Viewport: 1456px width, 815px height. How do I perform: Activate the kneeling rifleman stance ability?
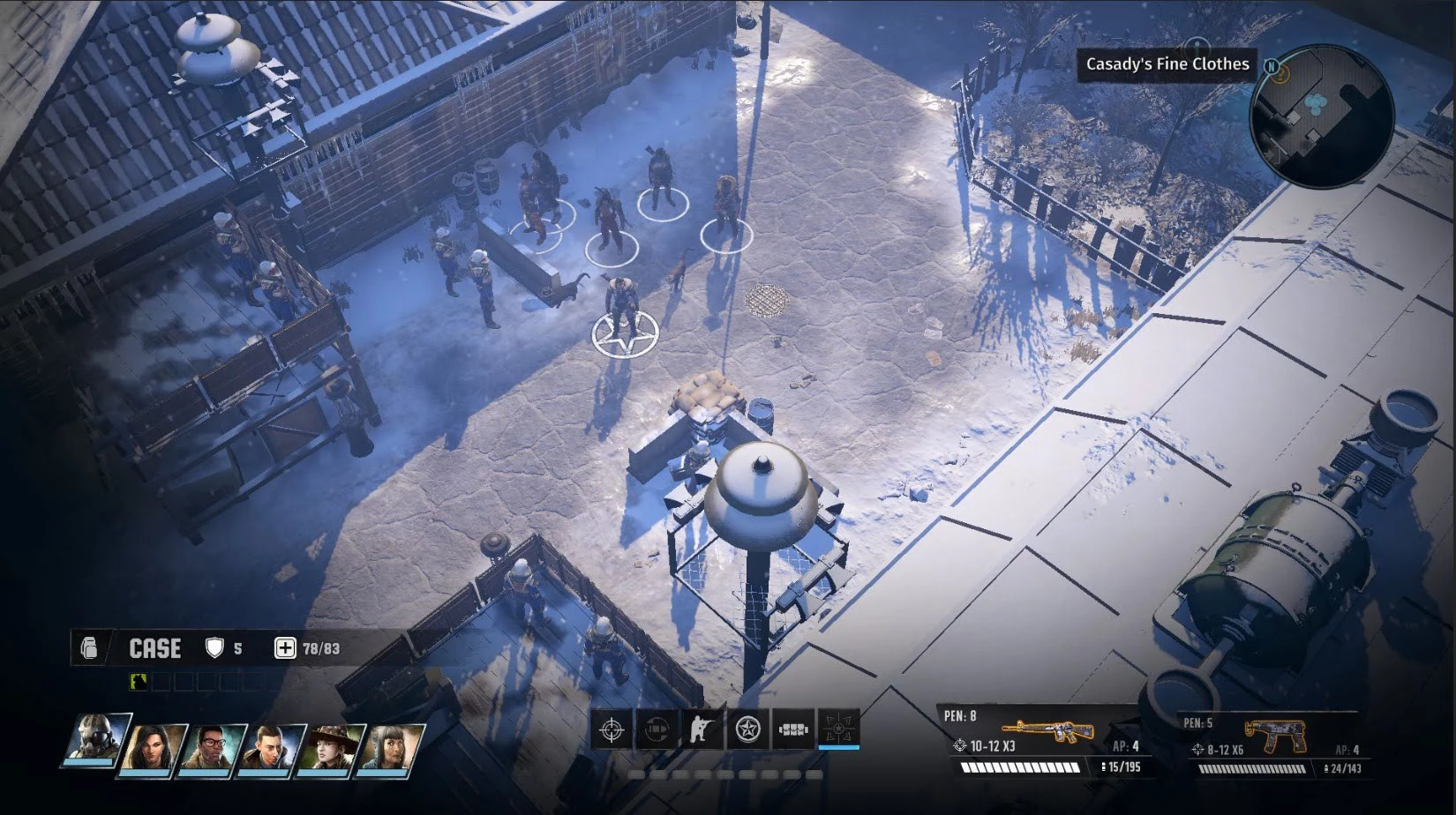tap(702, 729)
